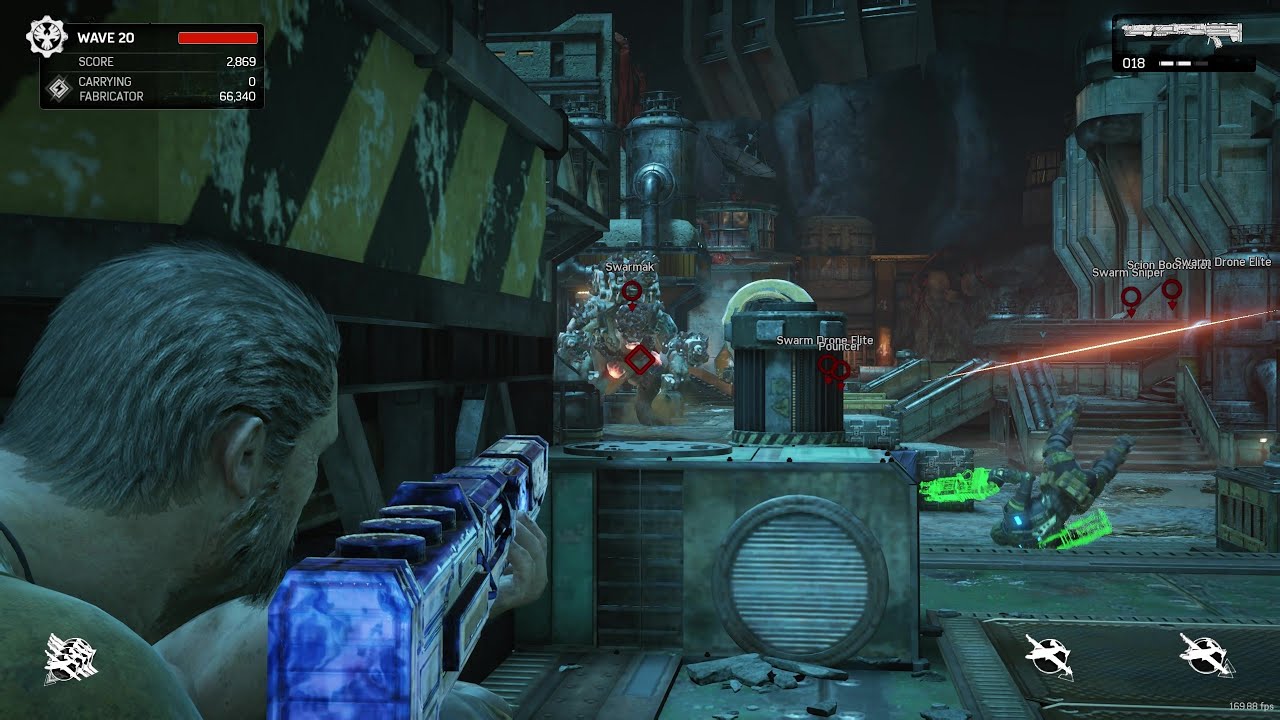Click the Horde wave gear emblem
The height and width of the screenshot is (720, 1280).
47,37
